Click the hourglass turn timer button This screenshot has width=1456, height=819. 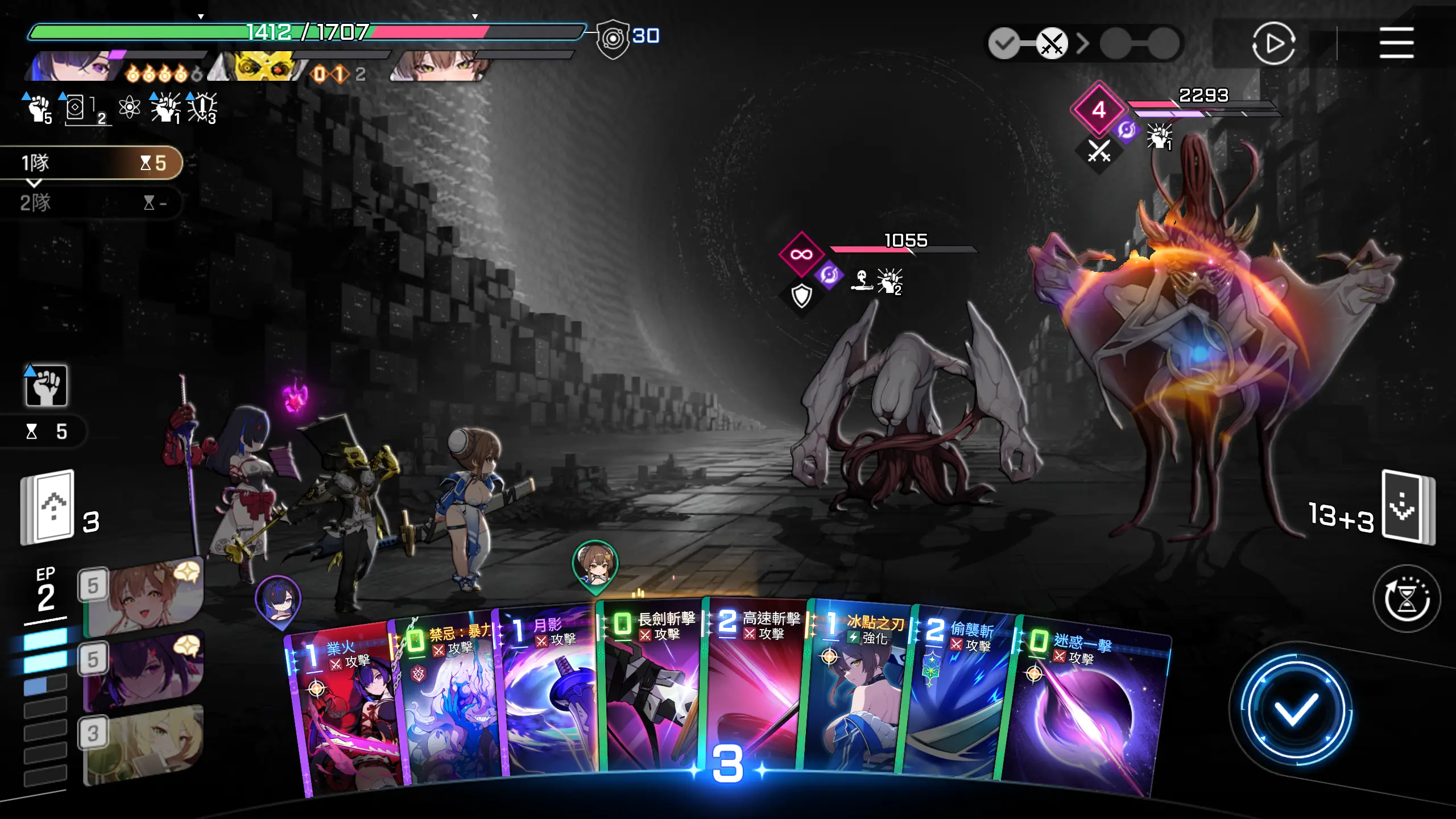click(x=1406, y=598)
